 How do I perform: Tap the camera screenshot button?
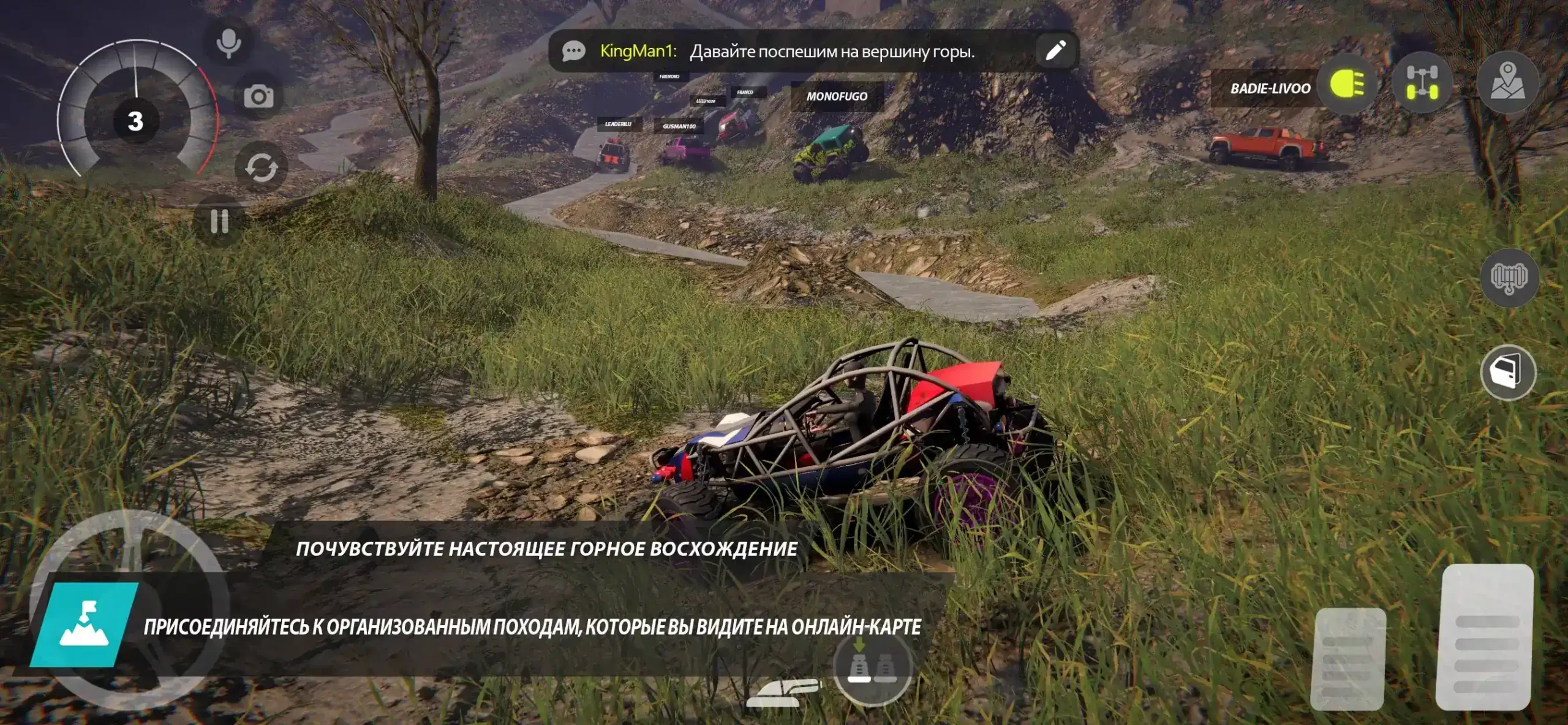[258, 96]
